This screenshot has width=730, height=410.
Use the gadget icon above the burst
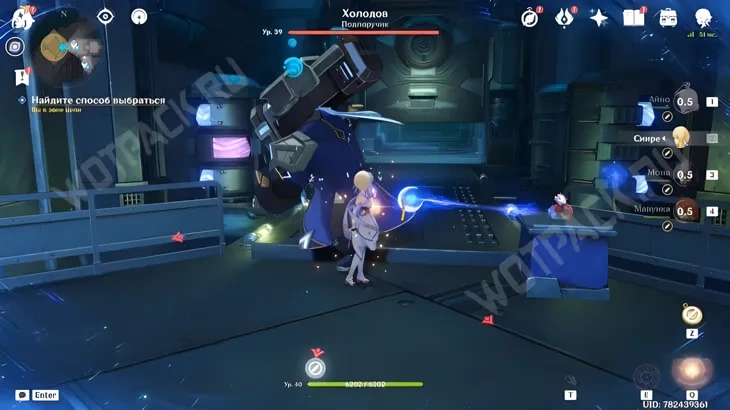point(692,314)
